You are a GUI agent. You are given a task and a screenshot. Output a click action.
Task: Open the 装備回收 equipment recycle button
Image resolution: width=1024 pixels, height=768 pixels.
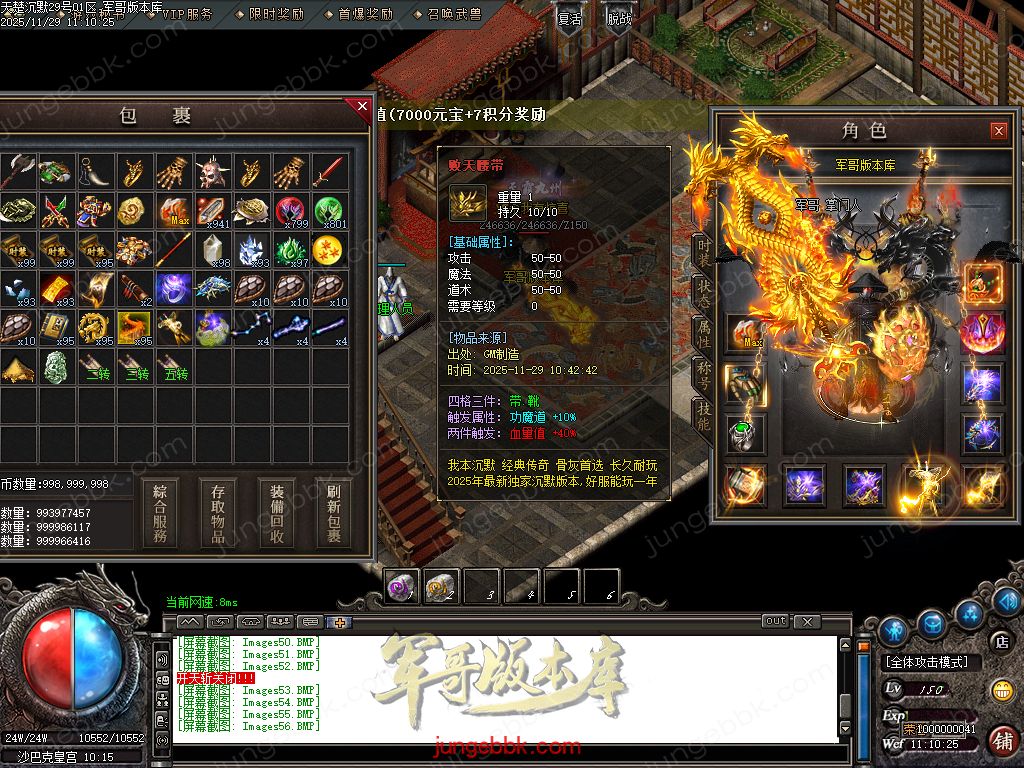click(277, 514)
